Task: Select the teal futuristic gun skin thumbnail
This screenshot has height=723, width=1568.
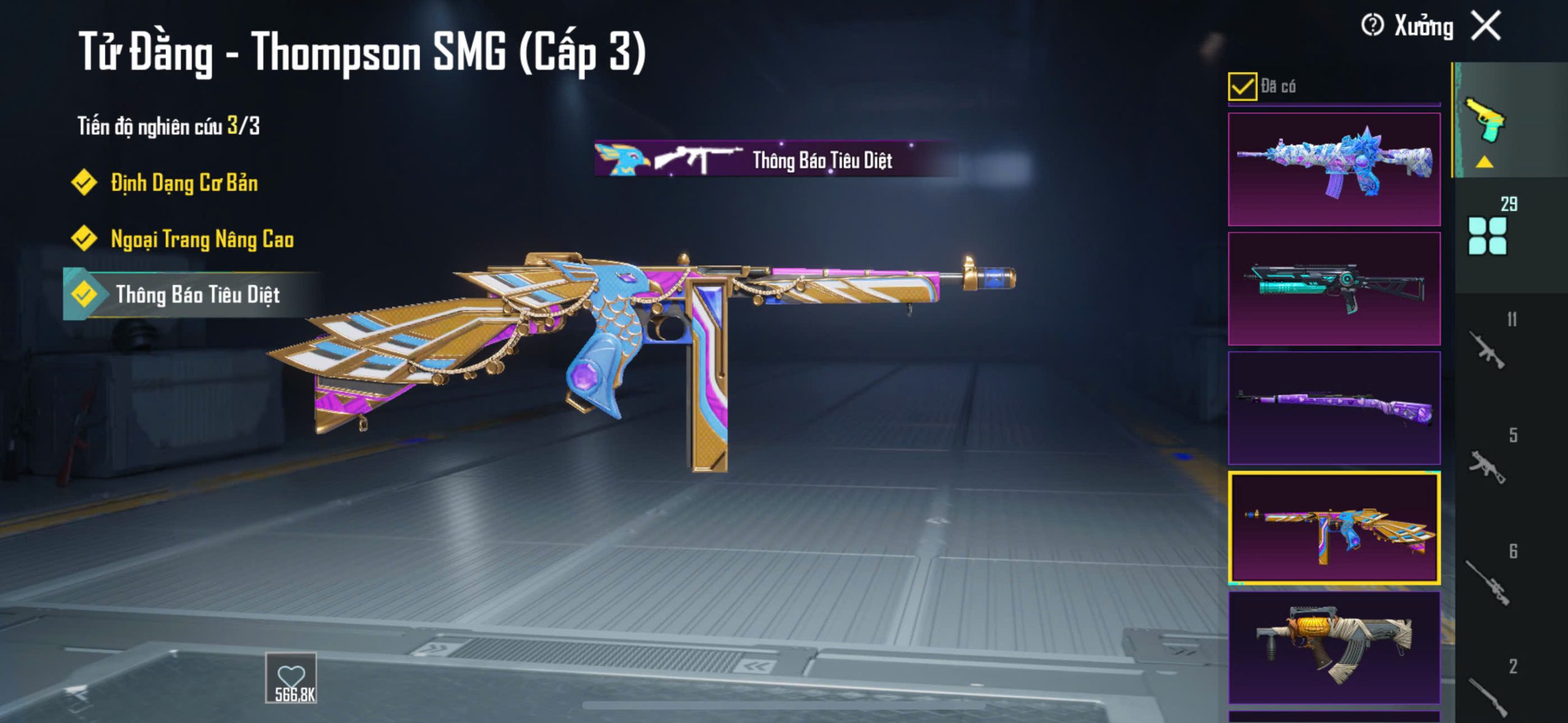Action: [x=1334, y=288]
